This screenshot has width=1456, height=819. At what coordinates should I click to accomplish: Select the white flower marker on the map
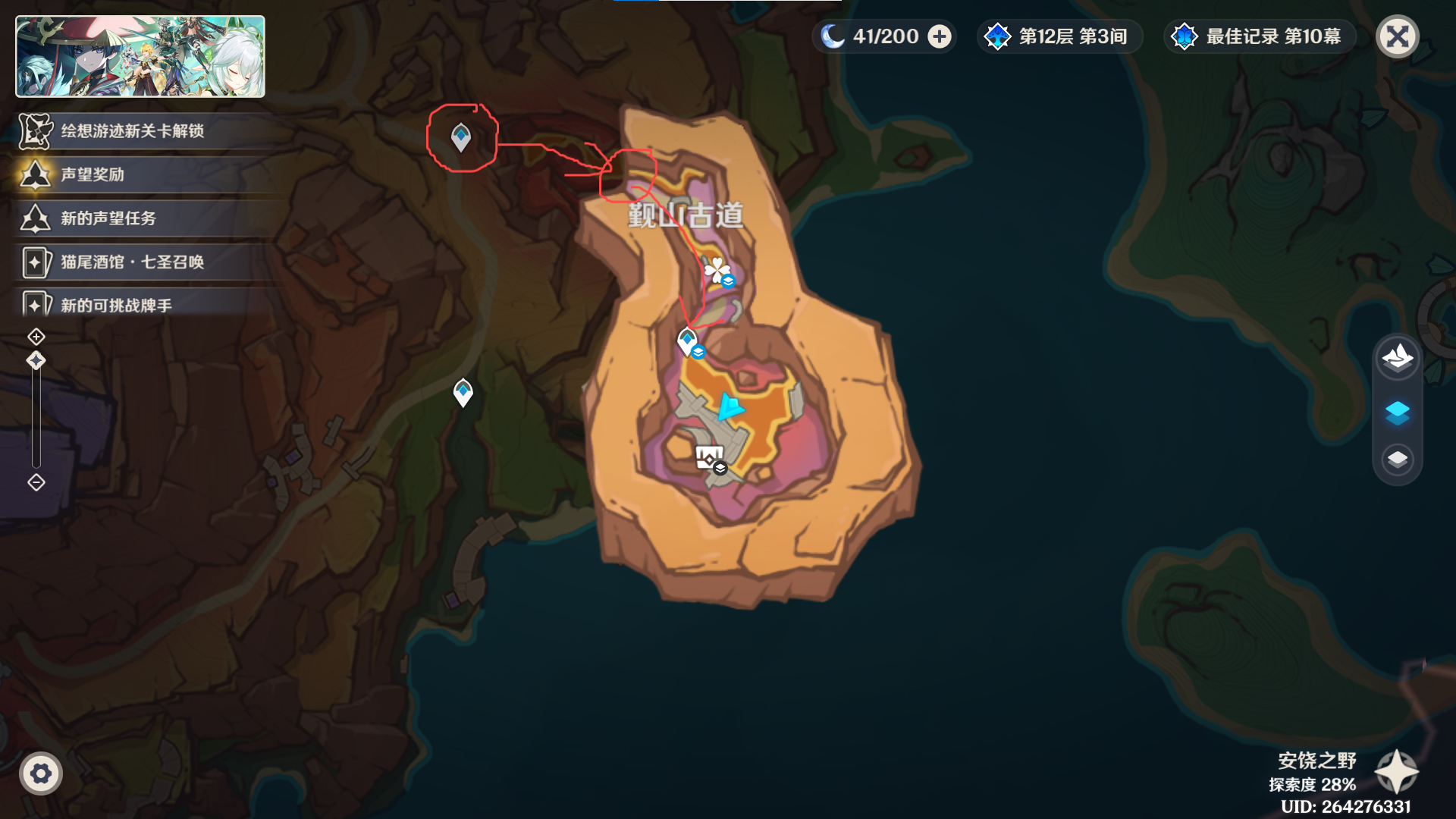pos(716,270)
